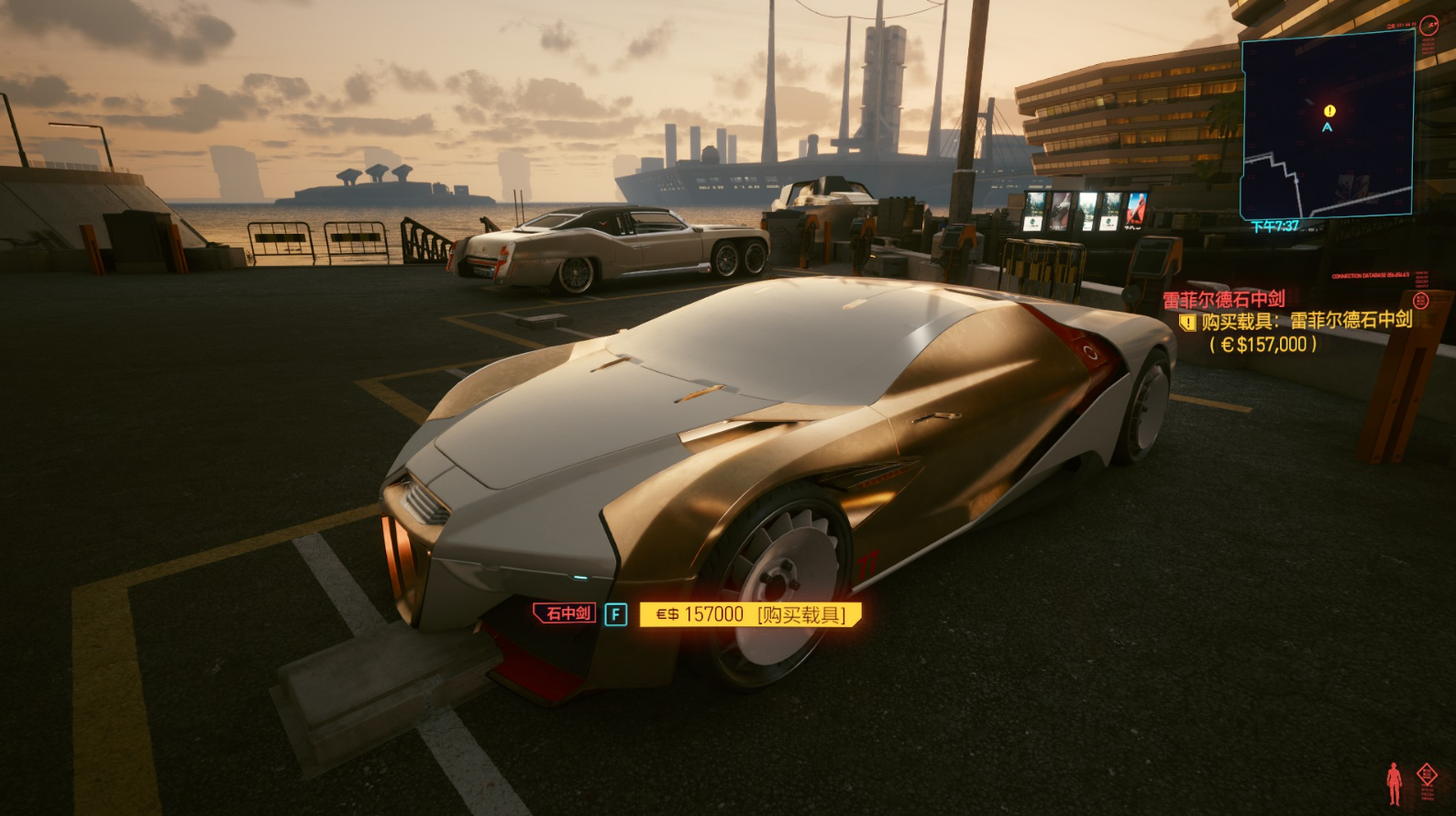Image resolution: width=1456 pixels, height=816 pixels.
Task: Click the 购买载具 purchase prompt for E$ 157000
Action: [751, 614]
